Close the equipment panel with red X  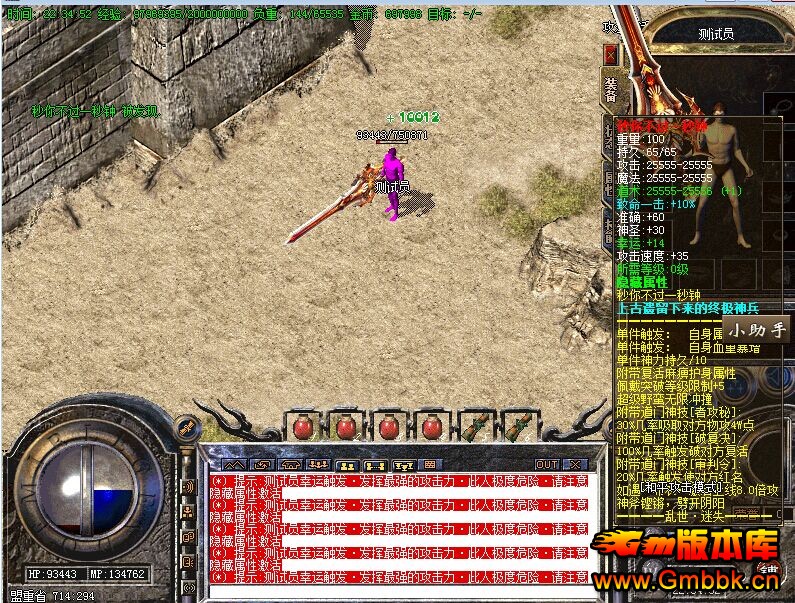610,53
